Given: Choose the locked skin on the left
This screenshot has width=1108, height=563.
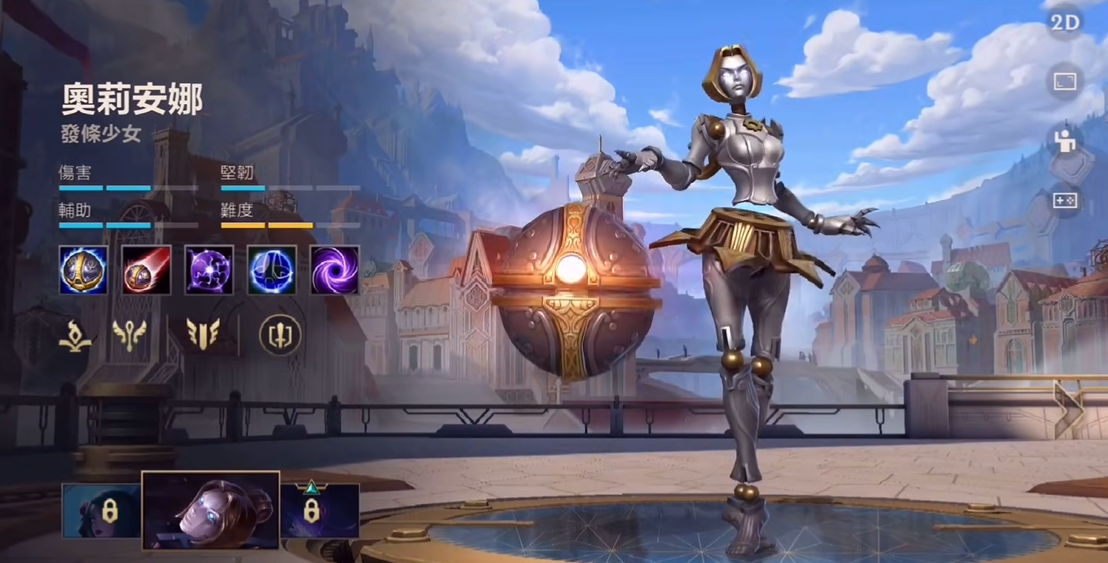Looking at the screenshot, I should click(101, 511).
